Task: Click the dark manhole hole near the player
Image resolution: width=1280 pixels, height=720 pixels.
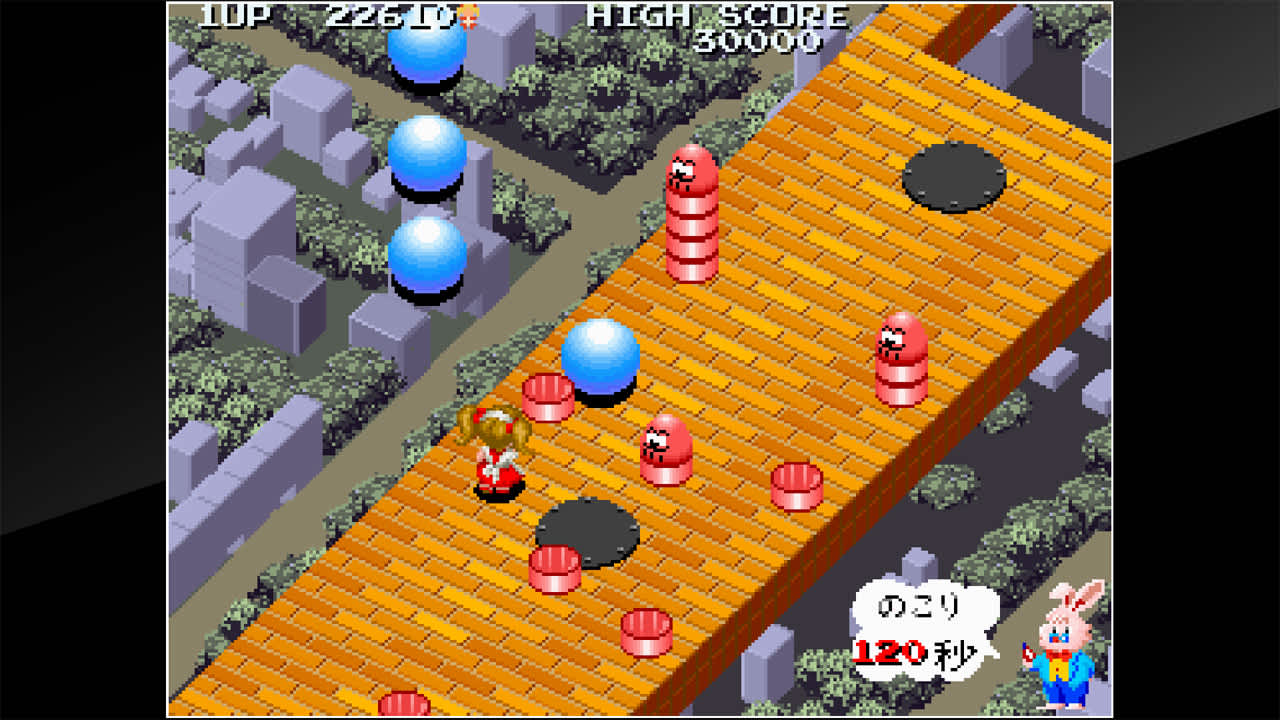Action: pyautogui.click(x=586, y=529)
